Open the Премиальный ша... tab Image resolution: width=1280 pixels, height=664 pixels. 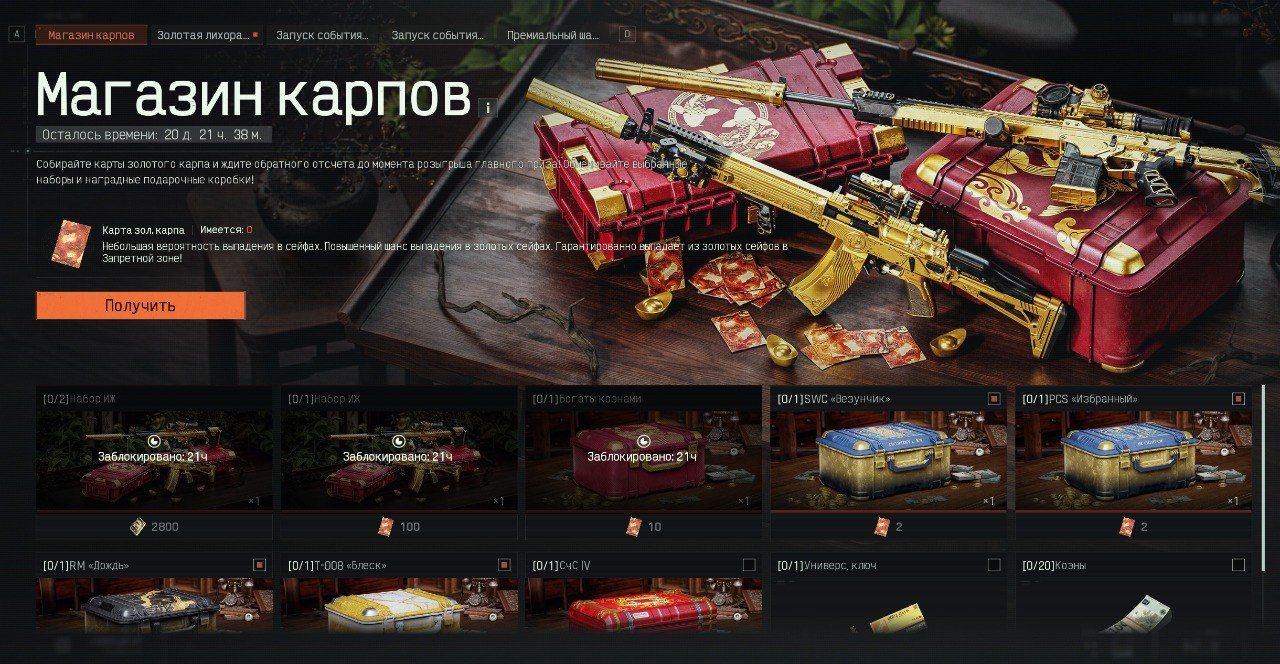(x=552, y=35)
